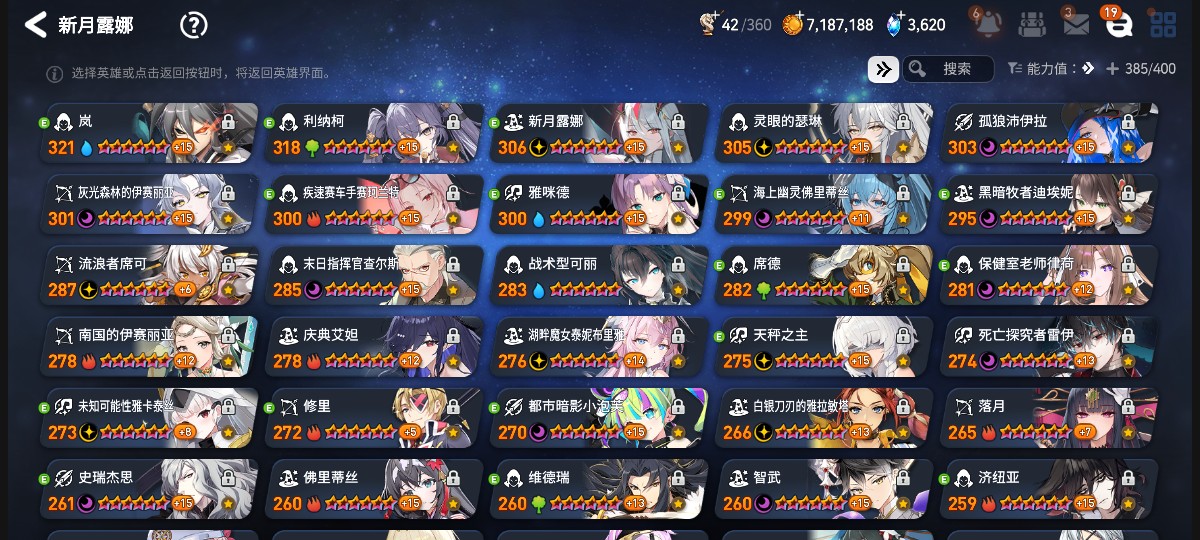This screenshot has height=540, width=1200.
Task: Open the chat speech bubble
Action: pos(1118,25)
